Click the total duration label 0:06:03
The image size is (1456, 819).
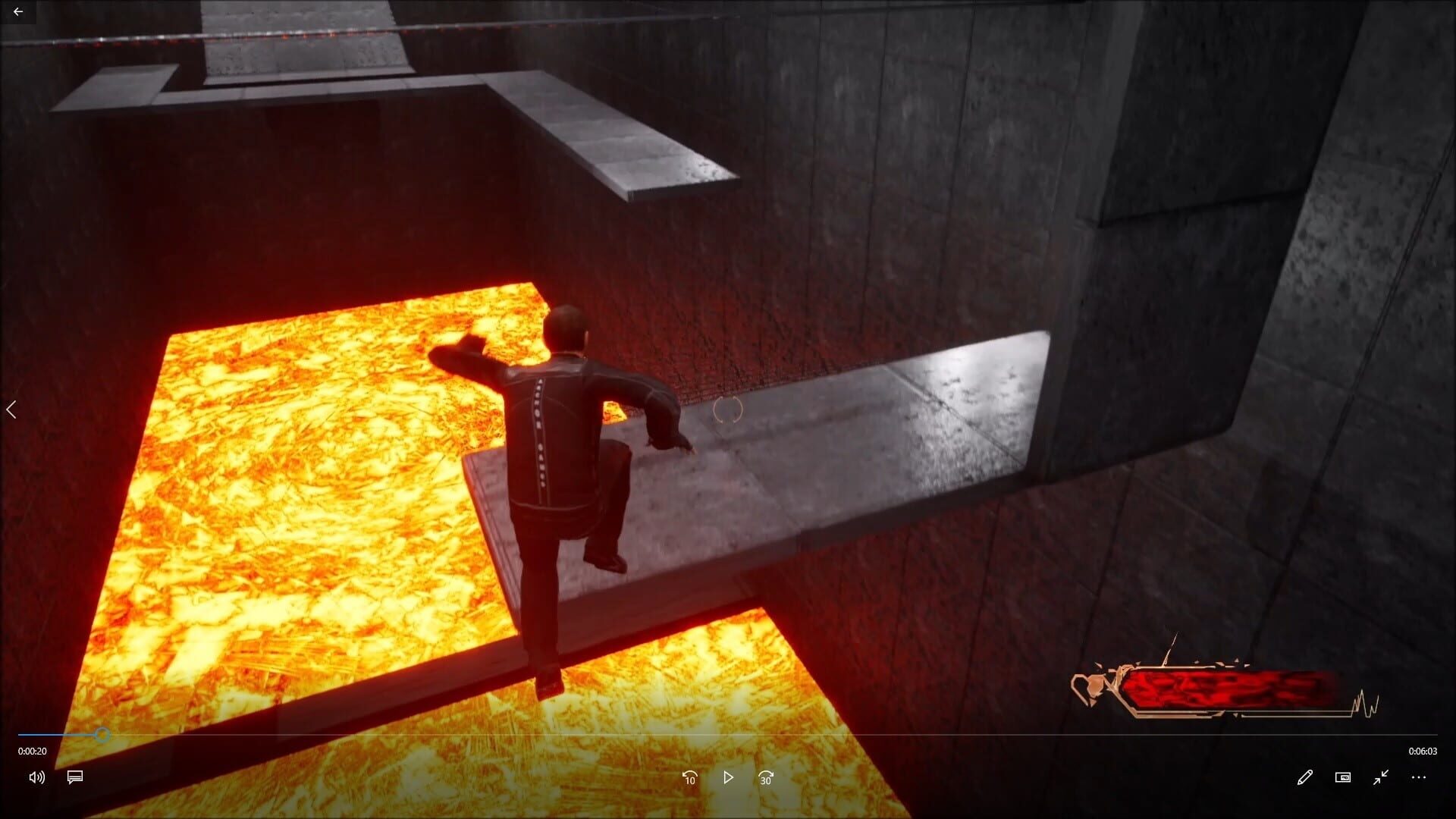coord(1421,752)
